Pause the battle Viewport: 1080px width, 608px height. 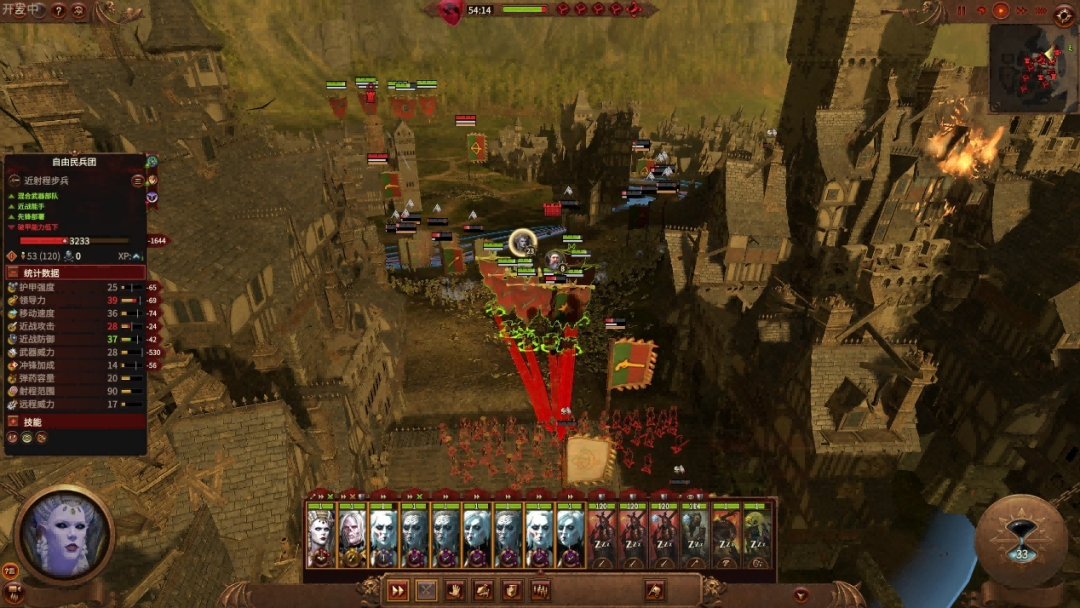[x=961, y=10]
